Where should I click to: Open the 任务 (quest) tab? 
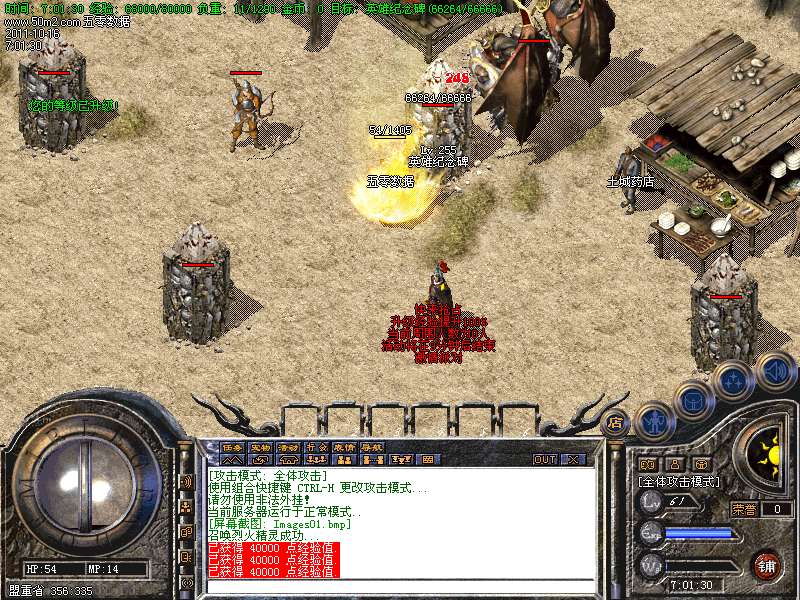(232, 447)
